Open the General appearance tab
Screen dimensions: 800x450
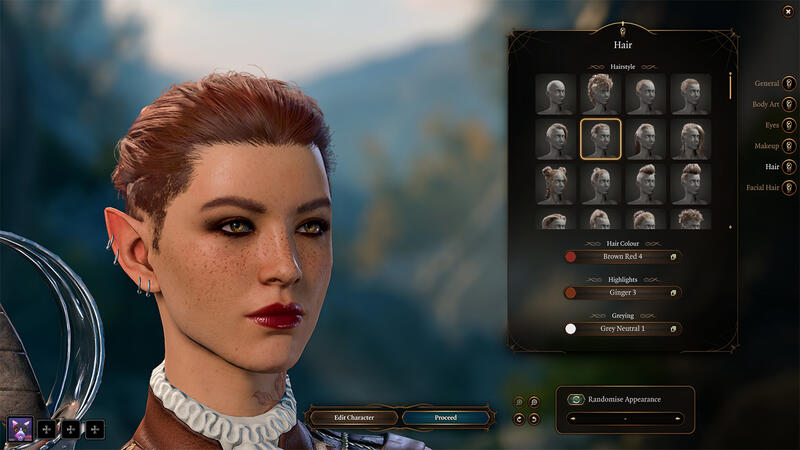pos(789,83)
